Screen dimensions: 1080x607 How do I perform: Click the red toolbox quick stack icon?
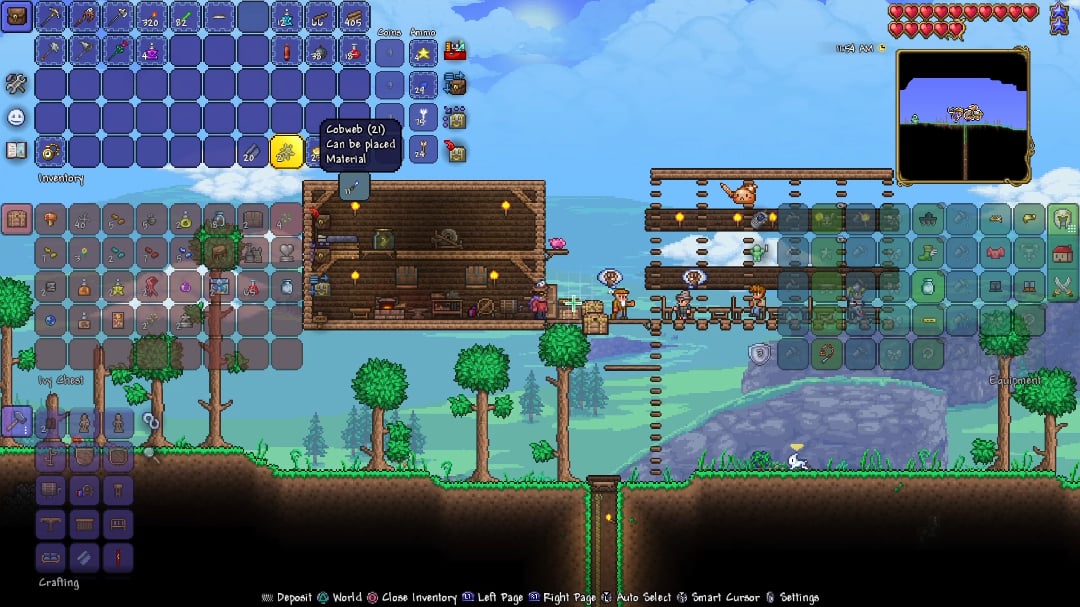click(x=456, y=49)
